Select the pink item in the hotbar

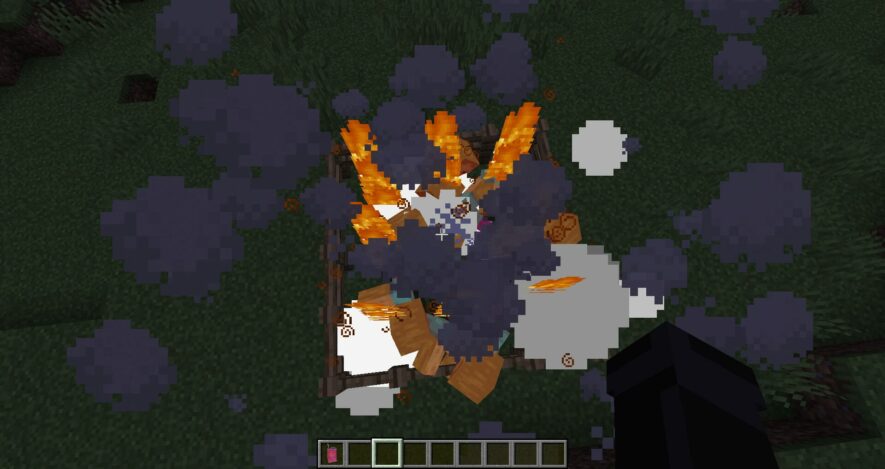tap(332, 454)
